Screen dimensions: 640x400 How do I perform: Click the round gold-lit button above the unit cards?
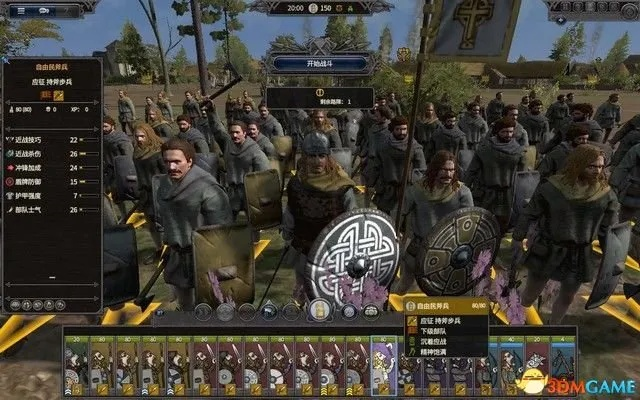pos(320,310)
